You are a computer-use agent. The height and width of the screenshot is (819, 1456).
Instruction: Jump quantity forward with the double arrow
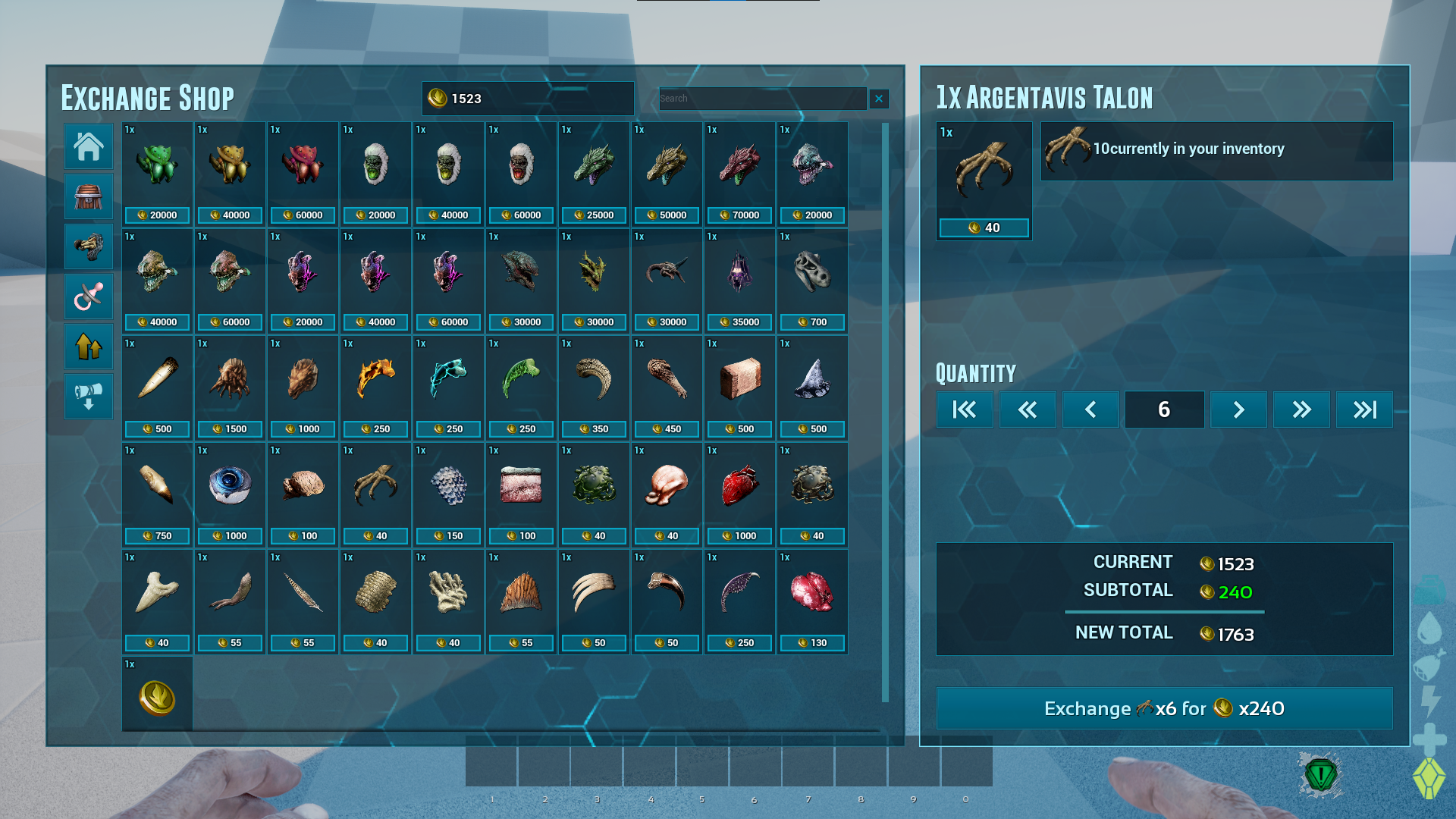point(1301,409)
